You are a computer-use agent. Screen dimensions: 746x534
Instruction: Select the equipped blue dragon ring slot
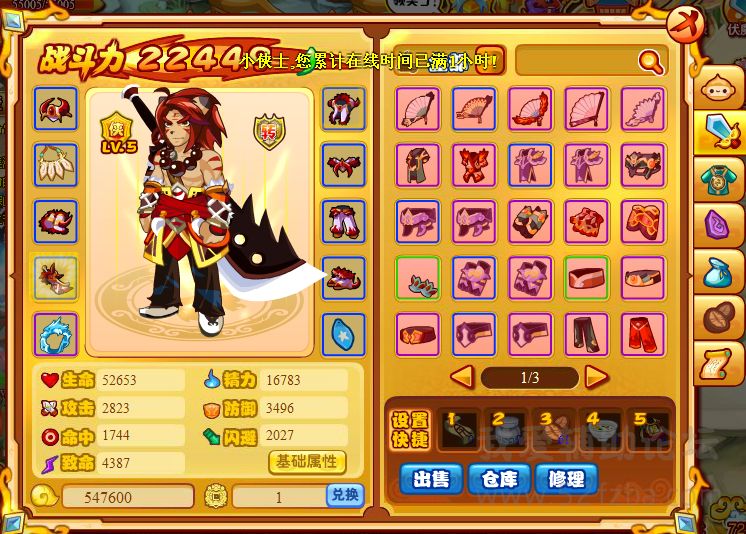[56, 335]
